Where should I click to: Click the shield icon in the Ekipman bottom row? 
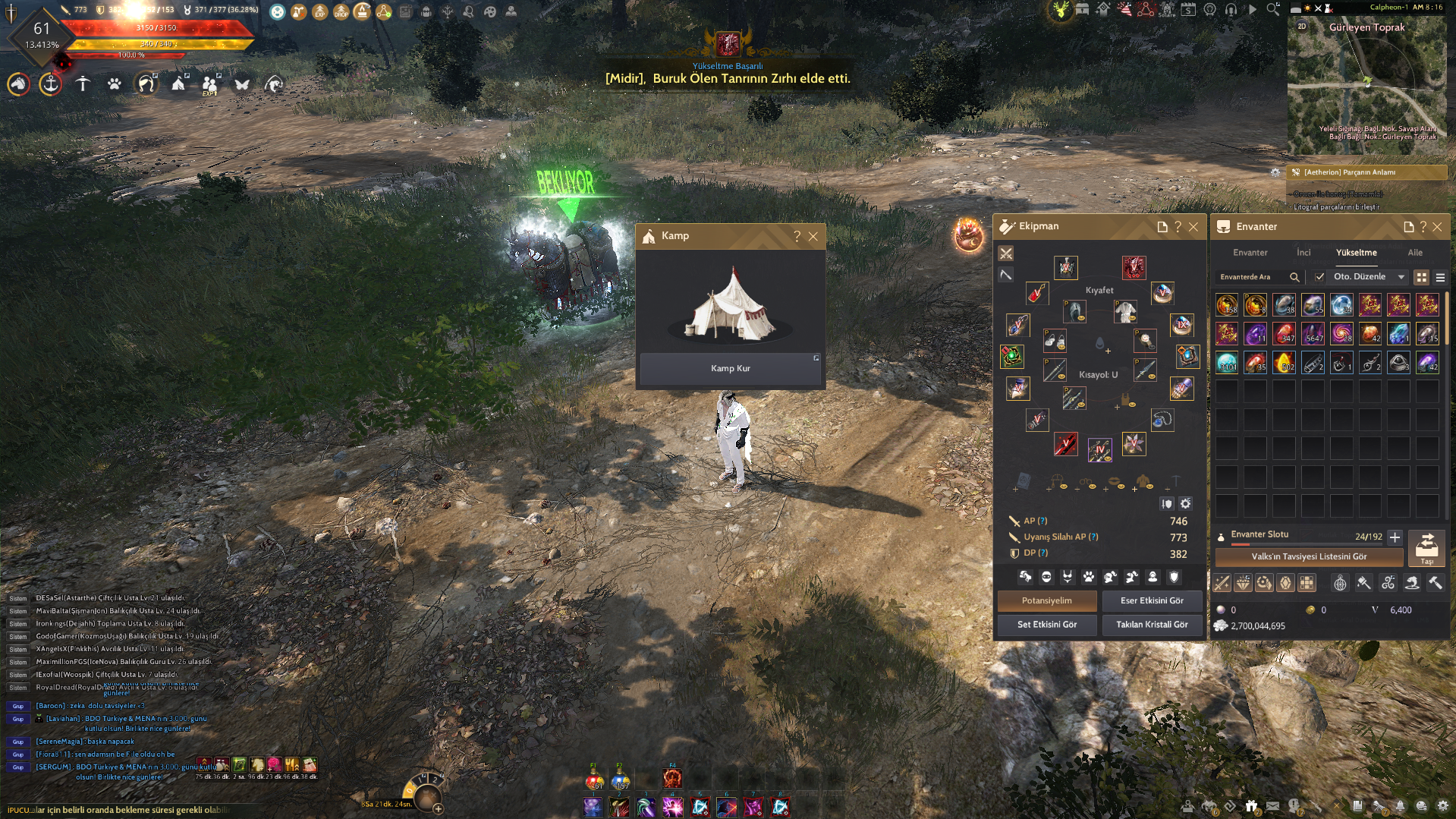pos(1174,577)
